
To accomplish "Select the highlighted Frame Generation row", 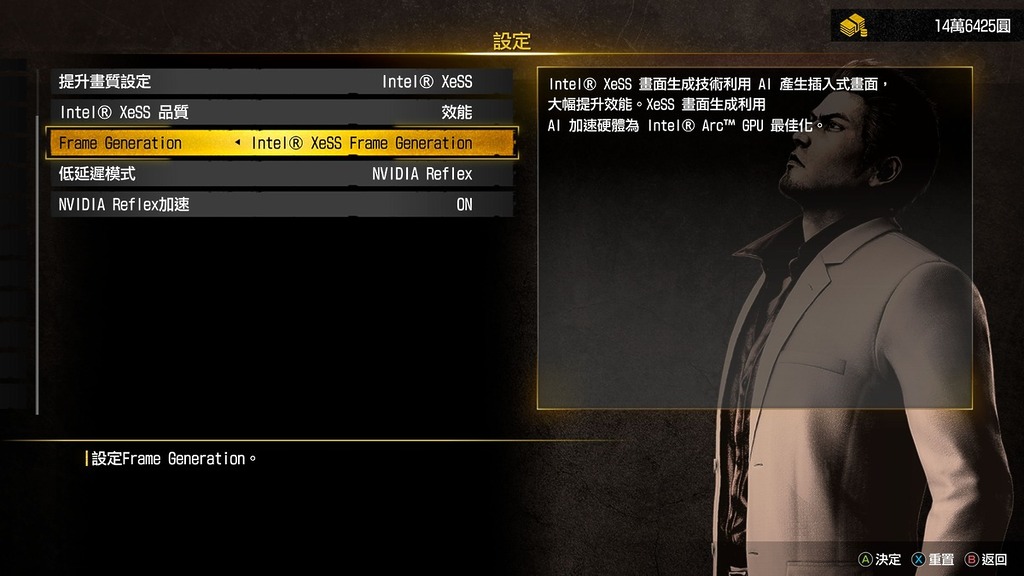I will [281, 143].
